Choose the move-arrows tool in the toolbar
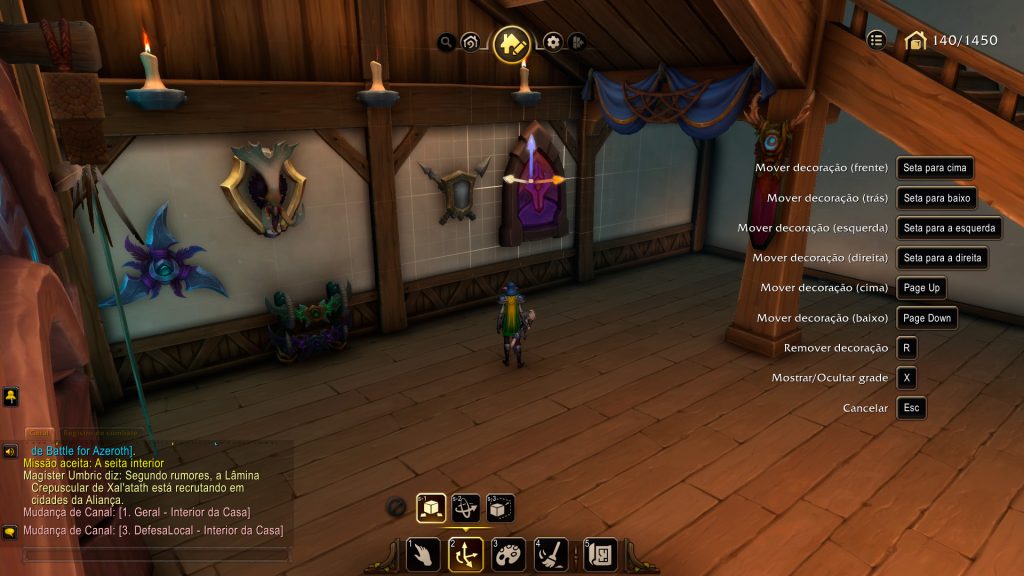Viewport: 1024px width, 576px height. pos(466,555)
